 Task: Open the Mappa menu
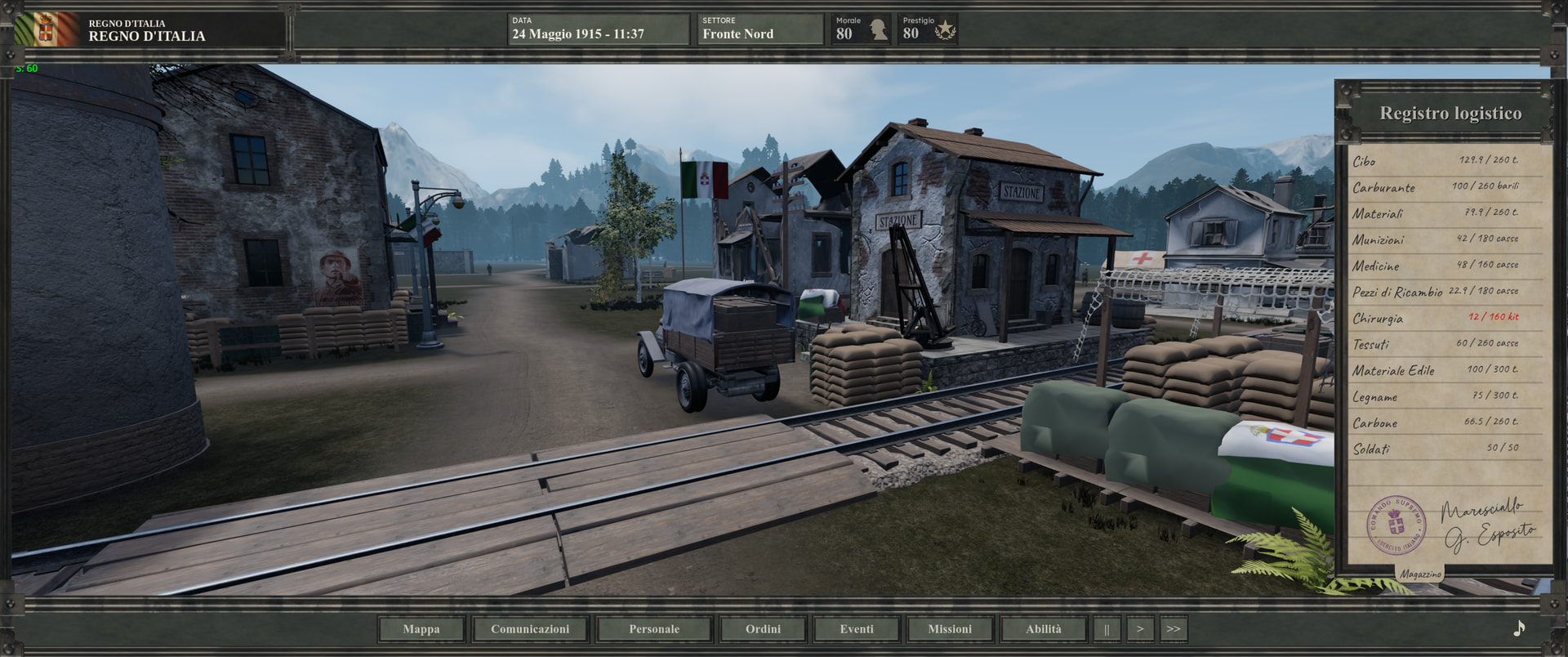coord(421,629)
